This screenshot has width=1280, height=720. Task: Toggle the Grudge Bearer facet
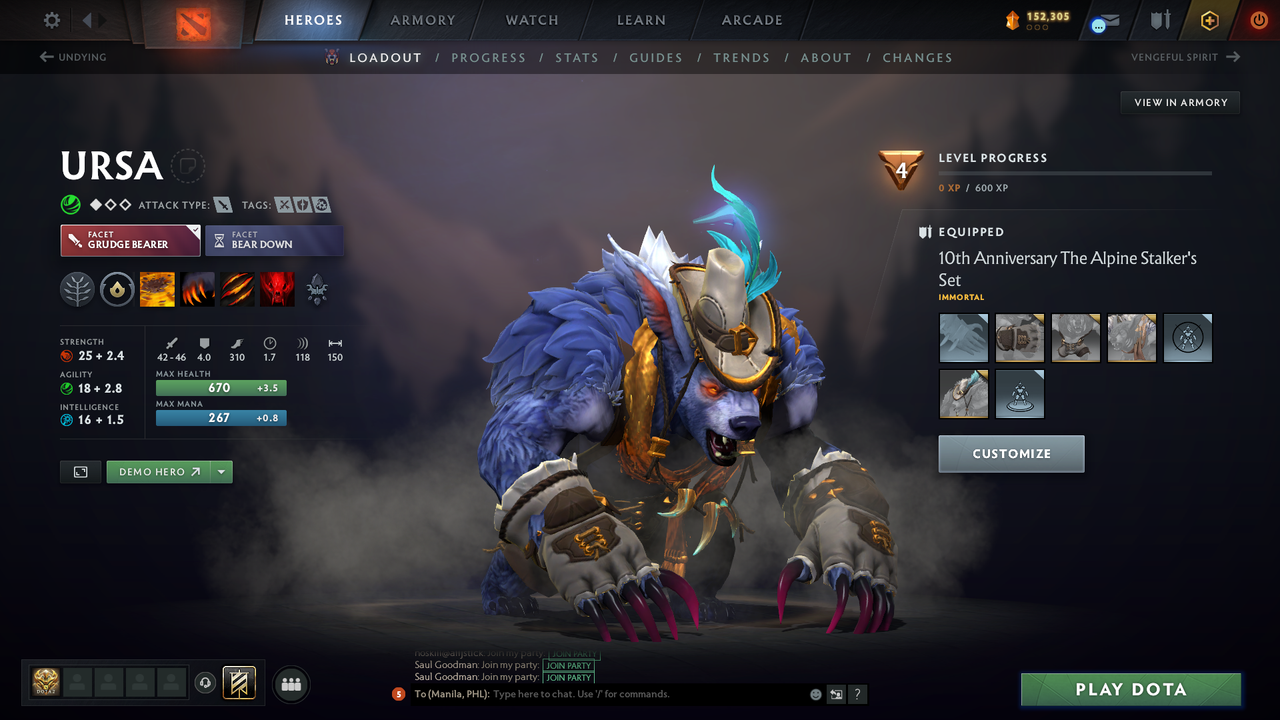130,240
